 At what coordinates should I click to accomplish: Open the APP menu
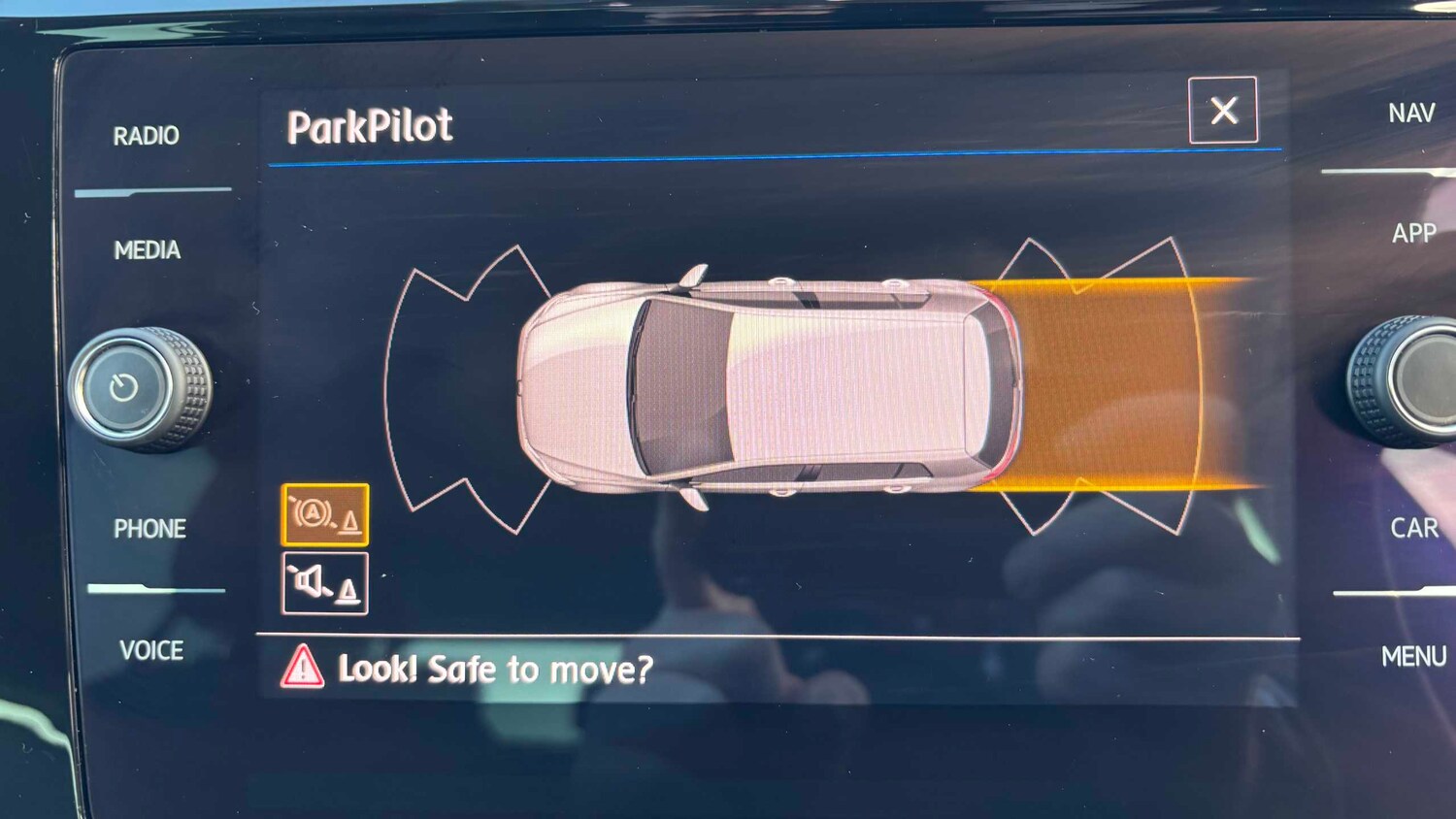1413,233
